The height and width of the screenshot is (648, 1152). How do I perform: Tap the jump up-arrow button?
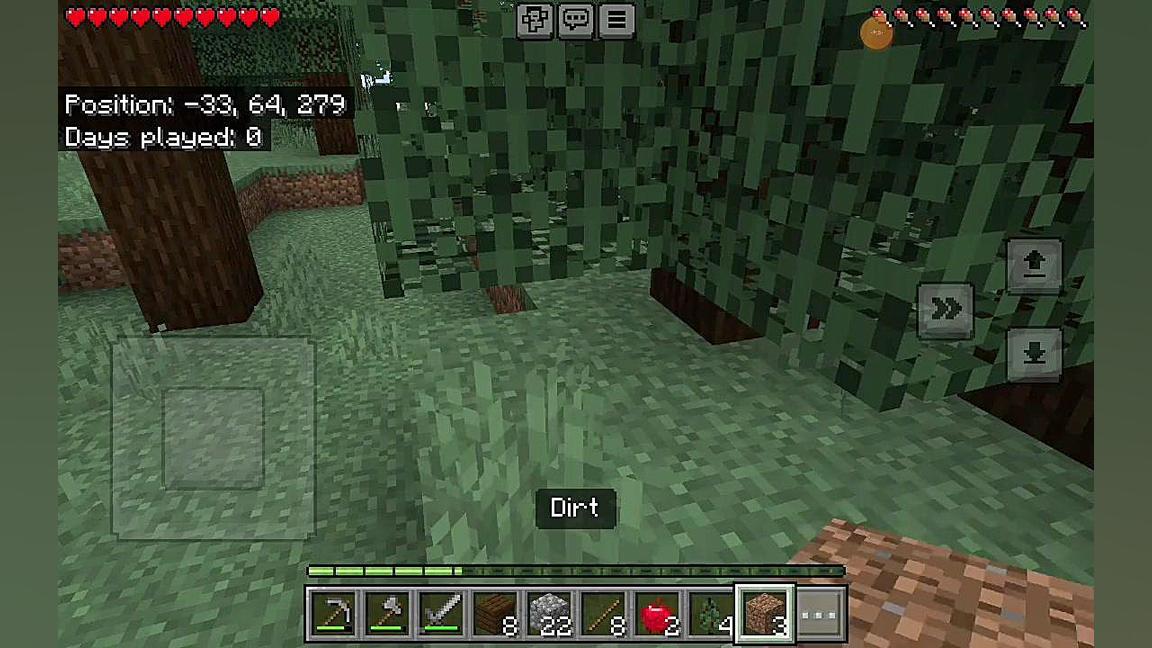pos(1034,265)
